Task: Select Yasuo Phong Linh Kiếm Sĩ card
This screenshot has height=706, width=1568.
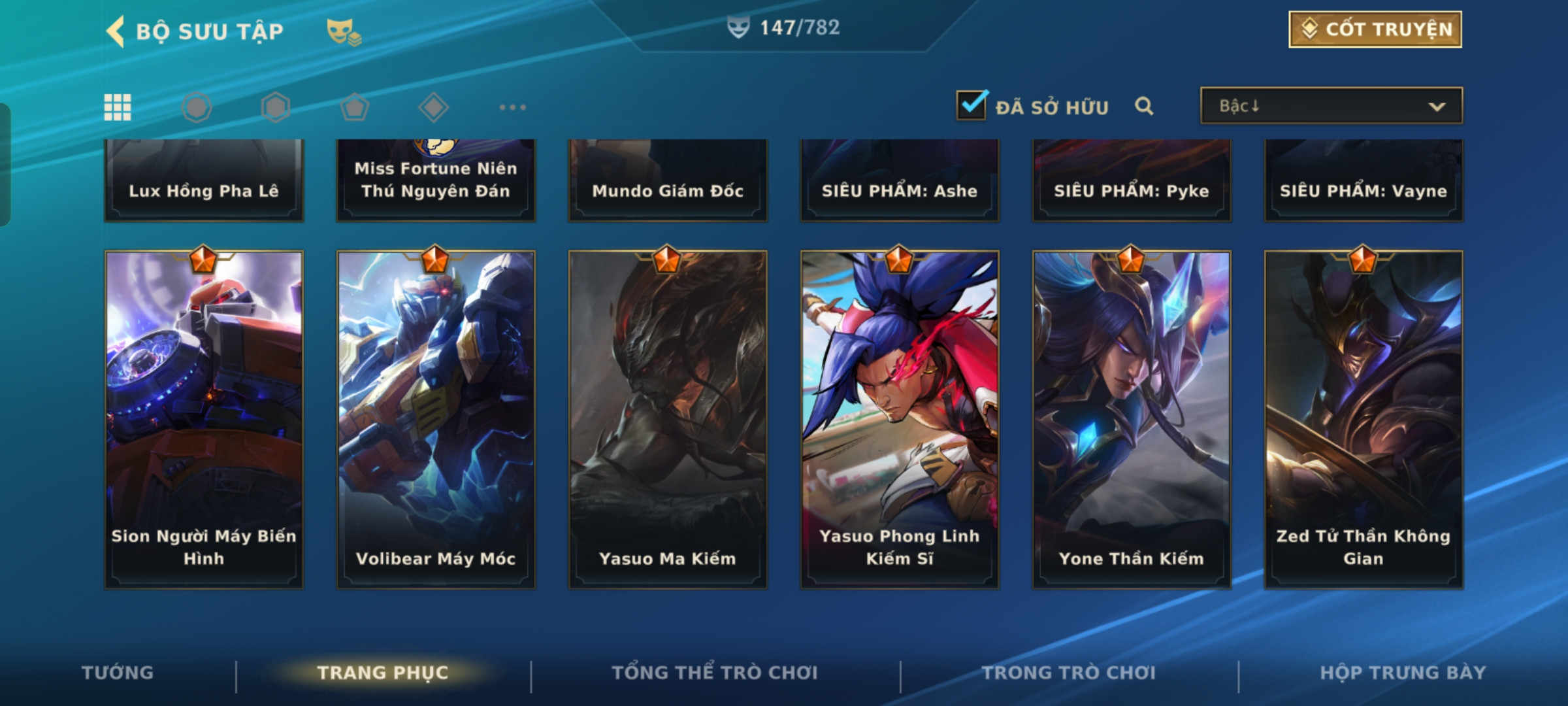Action: (x=900, y=419)
